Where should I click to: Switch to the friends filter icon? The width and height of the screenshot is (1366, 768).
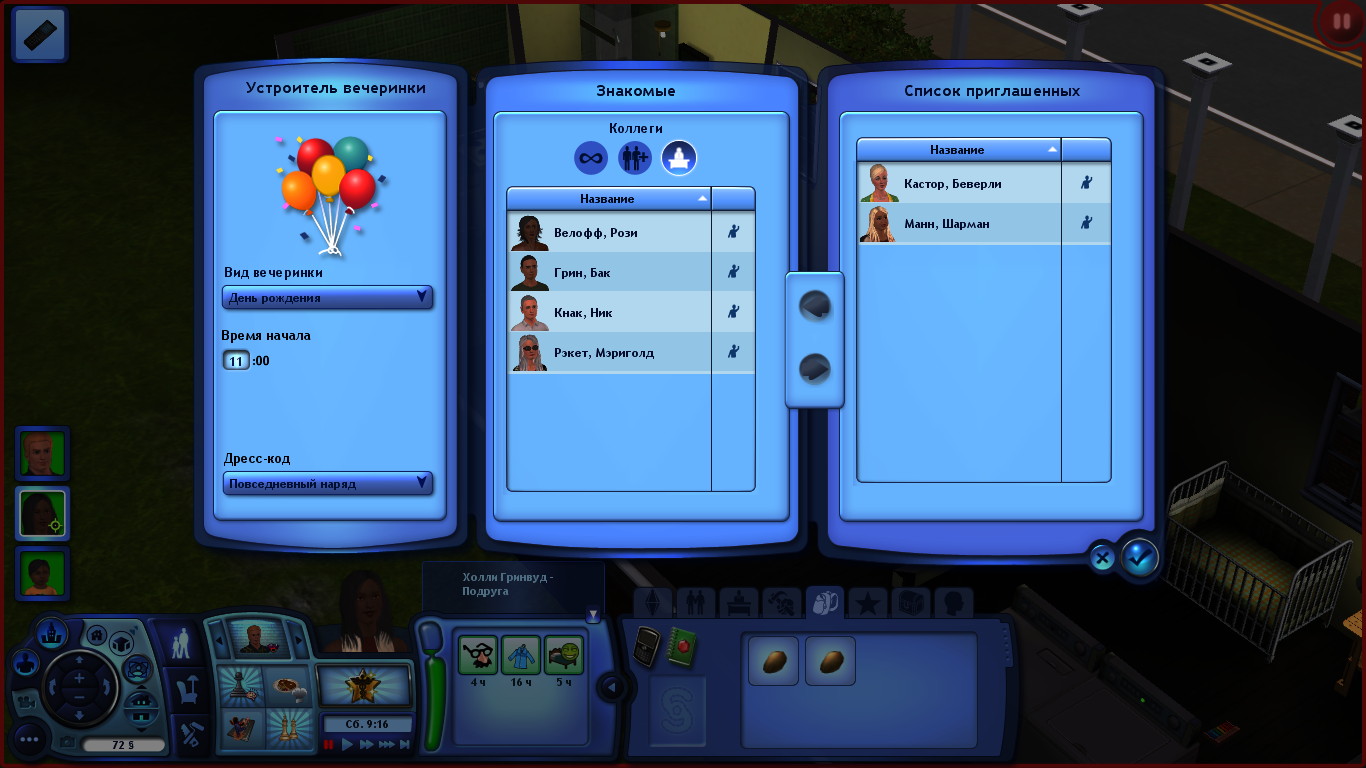pyautogui.click(x=635, y=157)
